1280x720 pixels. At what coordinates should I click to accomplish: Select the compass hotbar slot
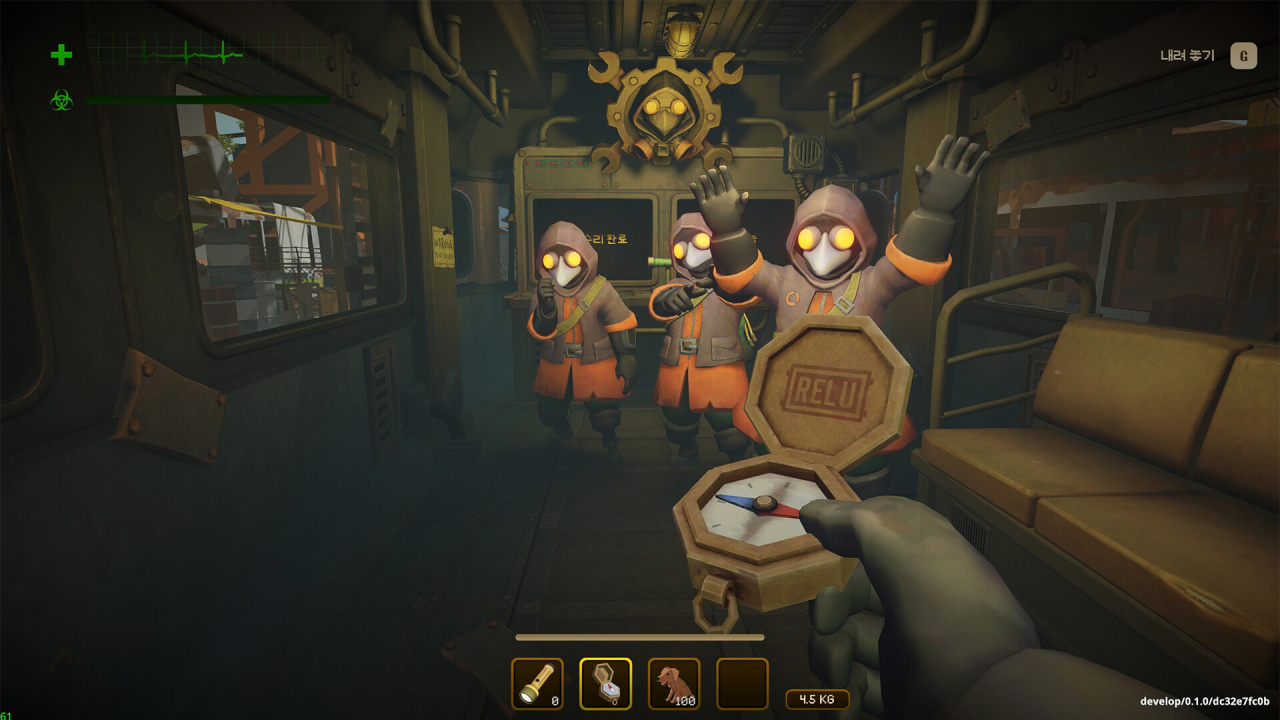(x=605, y=684)
